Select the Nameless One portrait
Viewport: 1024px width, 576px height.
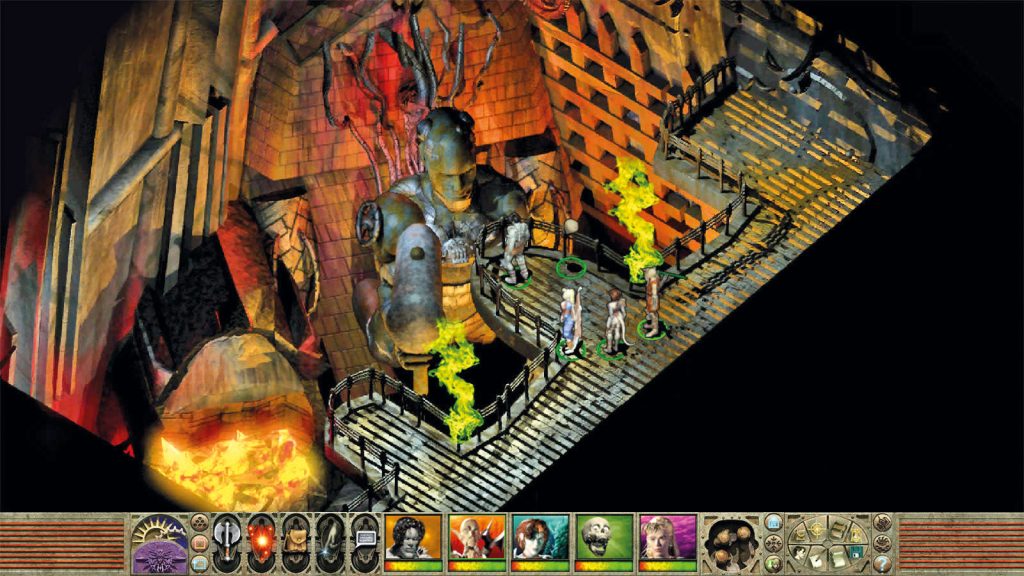click(413, 538)
